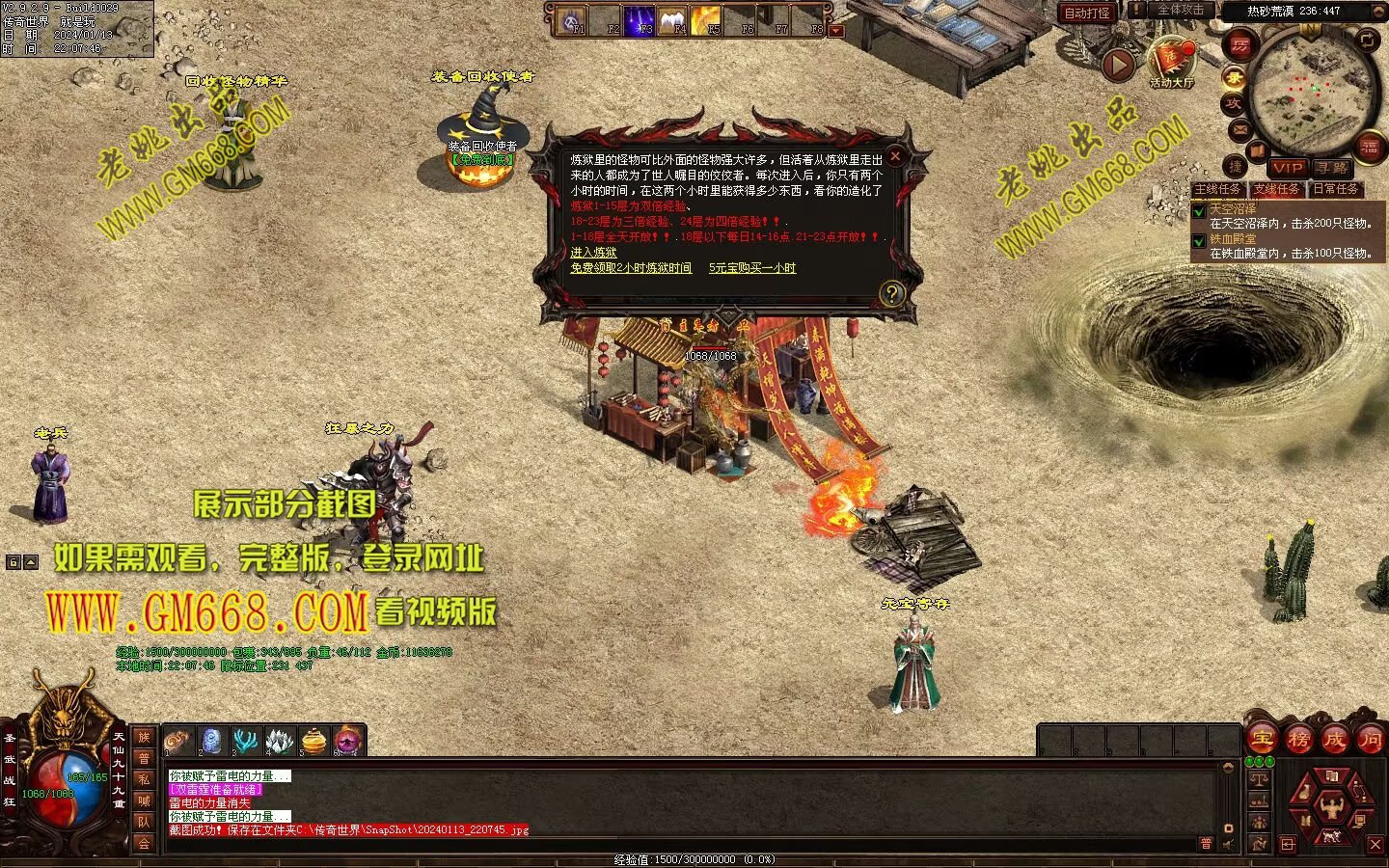The width and height of the screenshot is (1389, 868).
Task: Open the 活动大厅 activity hall
Action: point(1171,64)
